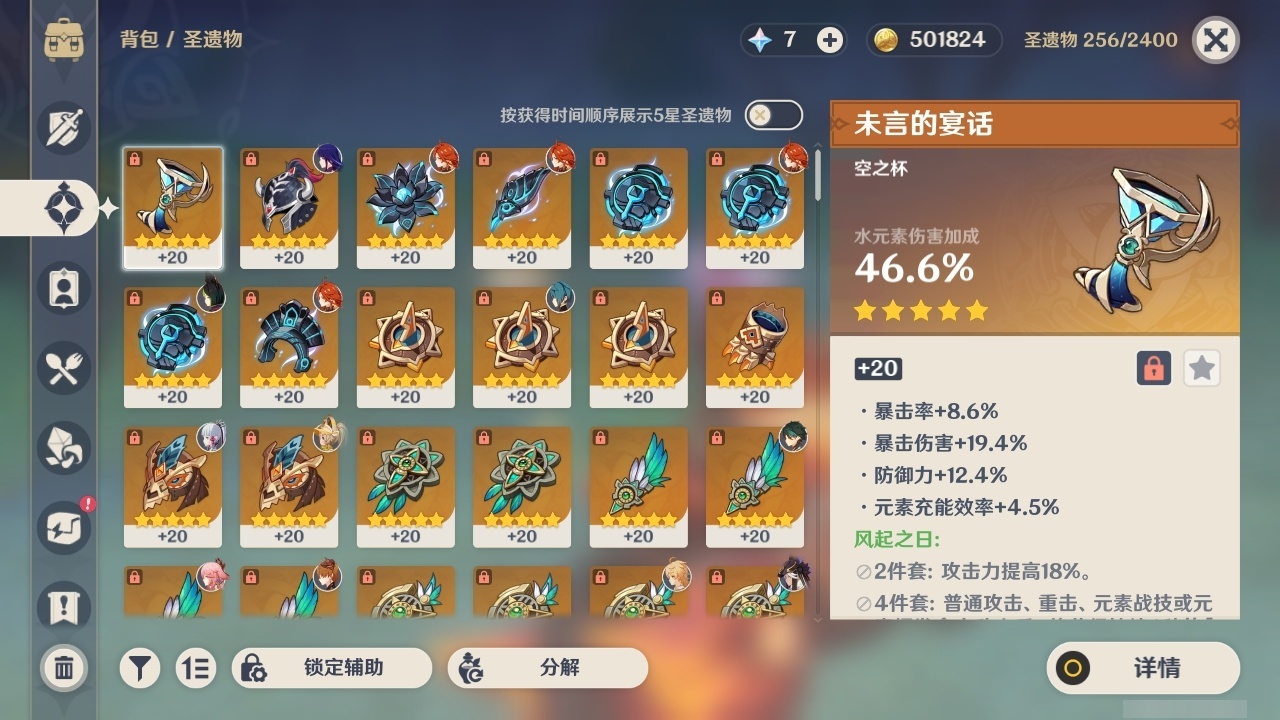Select the artifacts tab in the sidebar
The height and width of the screenshot is (720, 1280).
coord(63,208)
